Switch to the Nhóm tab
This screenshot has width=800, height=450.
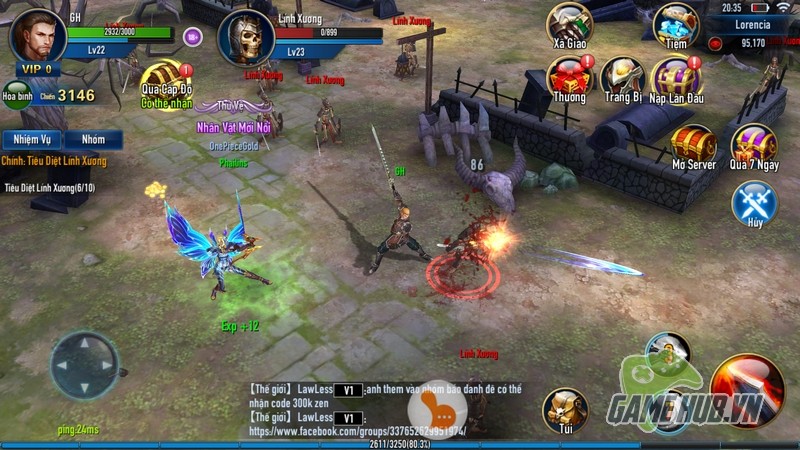click(x=93, y=140)
